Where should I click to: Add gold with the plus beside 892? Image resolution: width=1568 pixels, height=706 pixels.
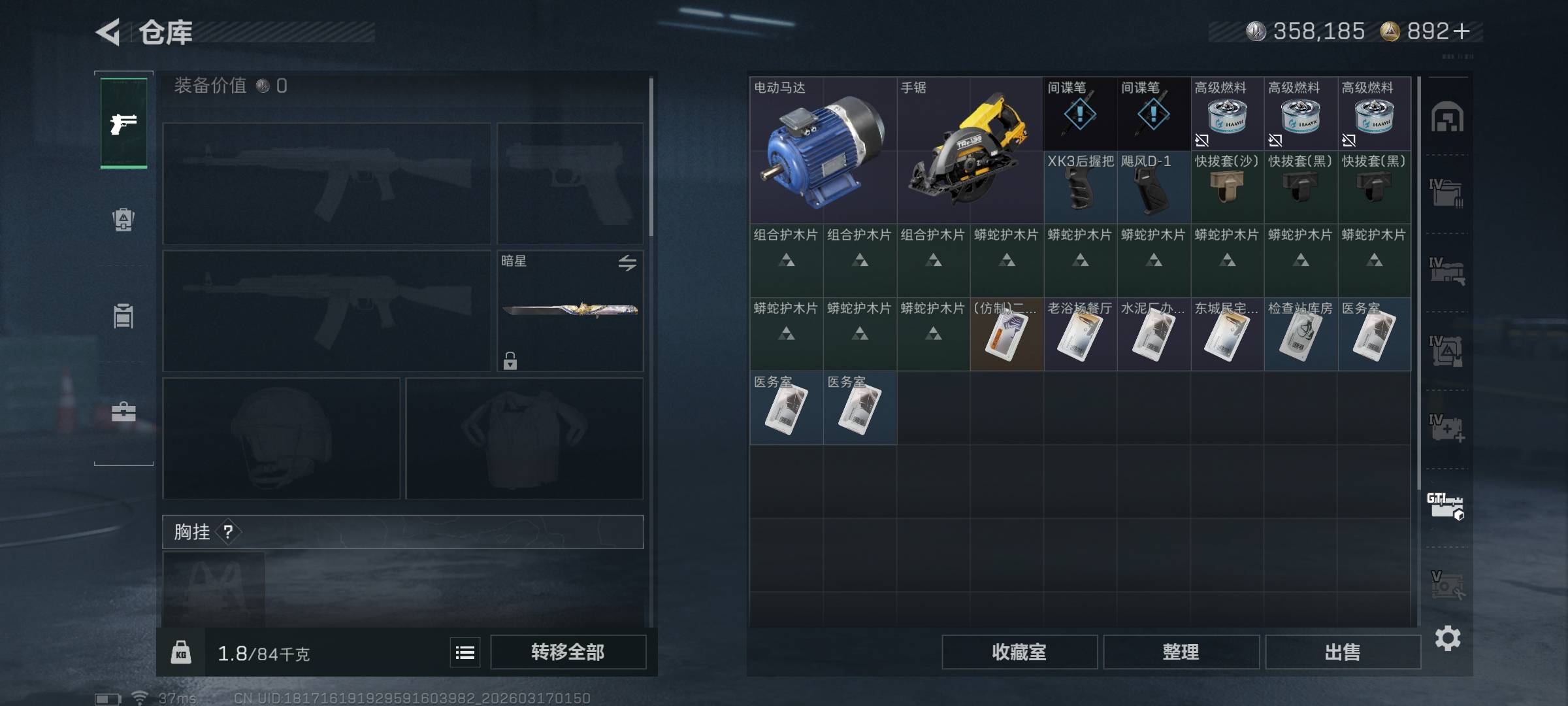(1462, 31)
